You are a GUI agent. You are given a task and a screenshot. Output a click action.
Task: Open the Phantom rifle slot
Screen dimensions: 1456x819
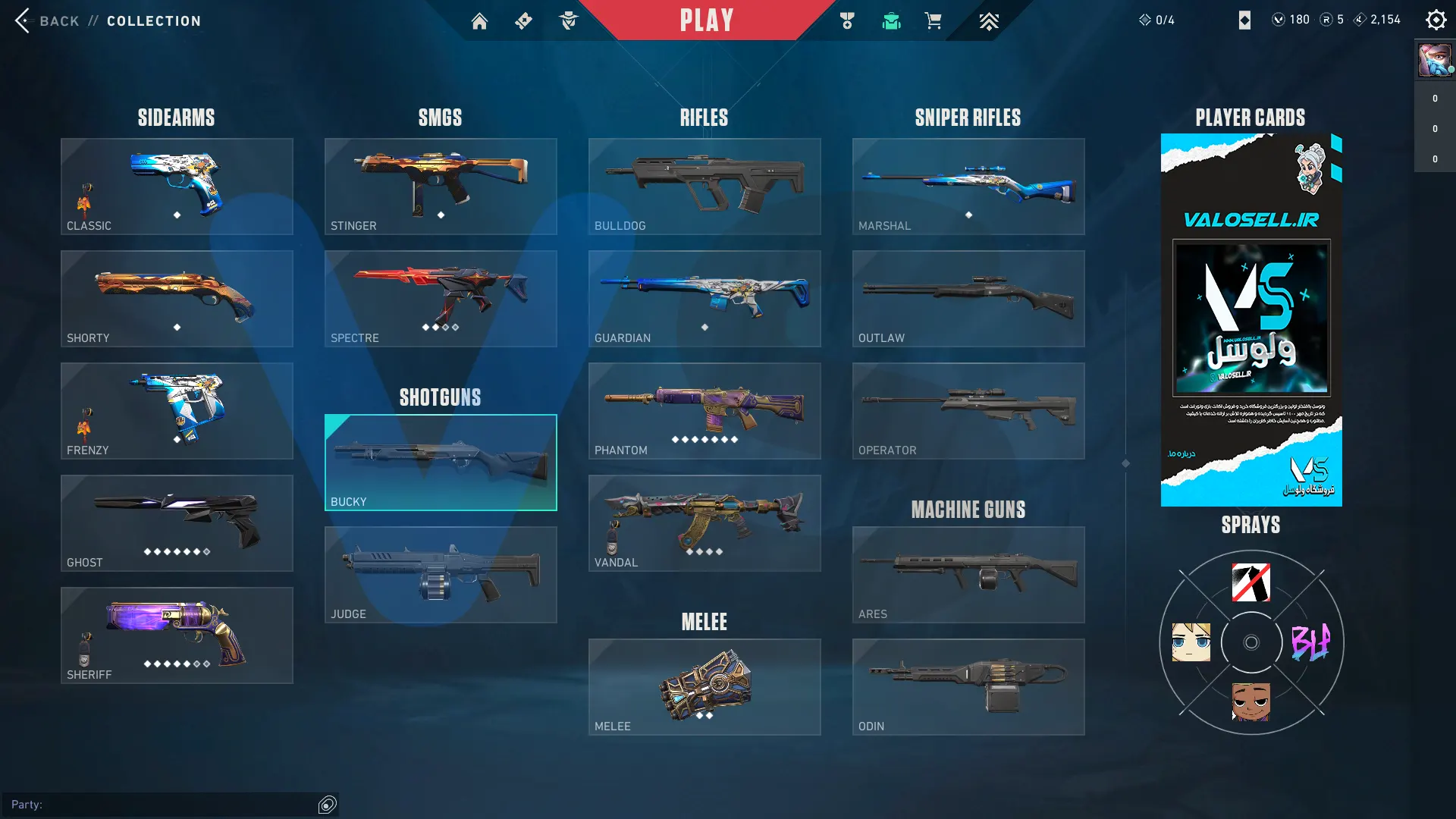704,411
